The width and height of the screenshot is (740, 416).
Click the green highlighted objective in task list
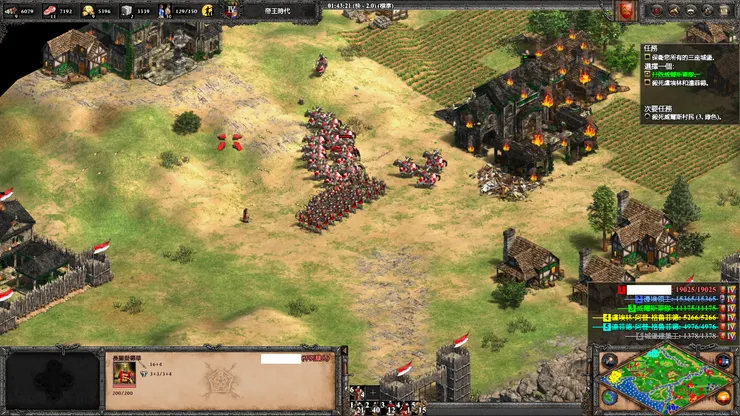681,73
